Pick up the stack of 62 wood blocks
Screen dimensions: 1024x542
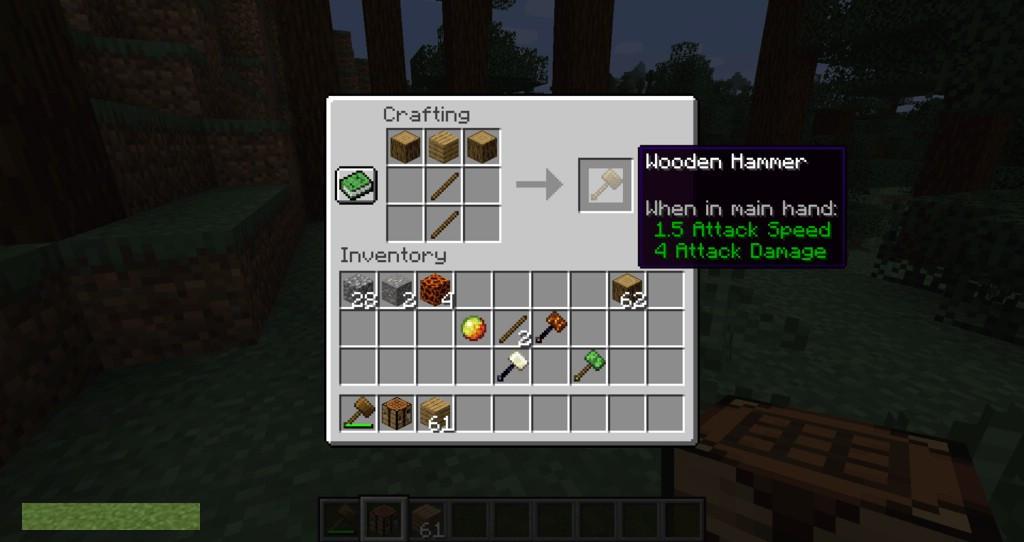627,290
